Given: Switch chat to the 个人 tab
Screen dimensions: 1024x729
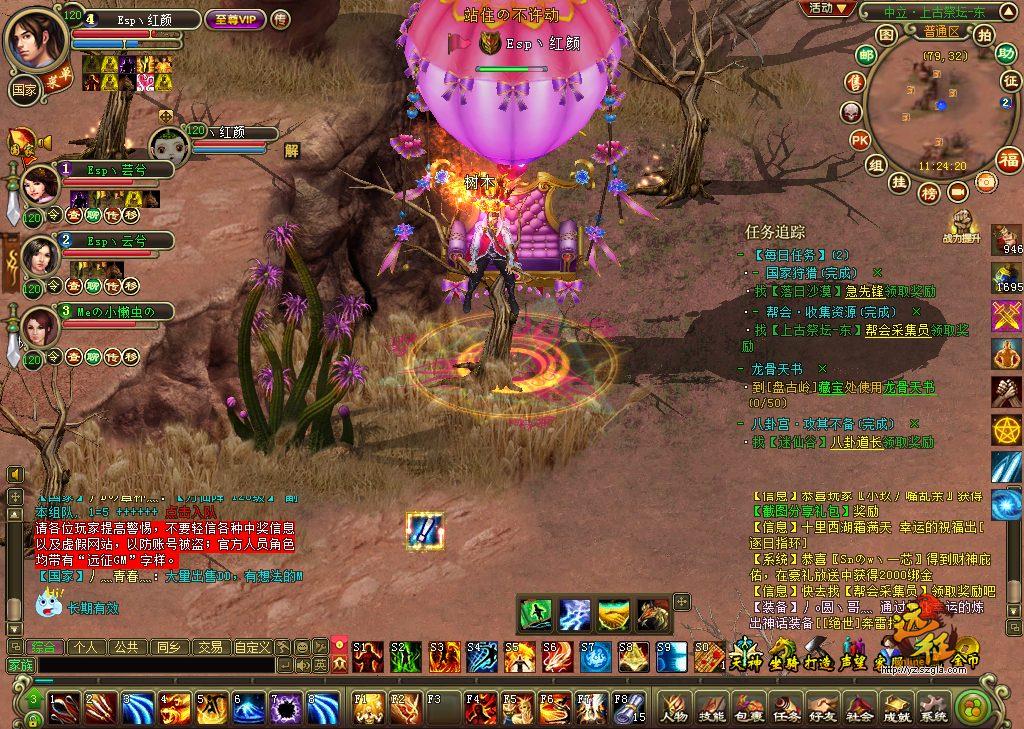Looking at the screenshot, I should pos(86,647).
